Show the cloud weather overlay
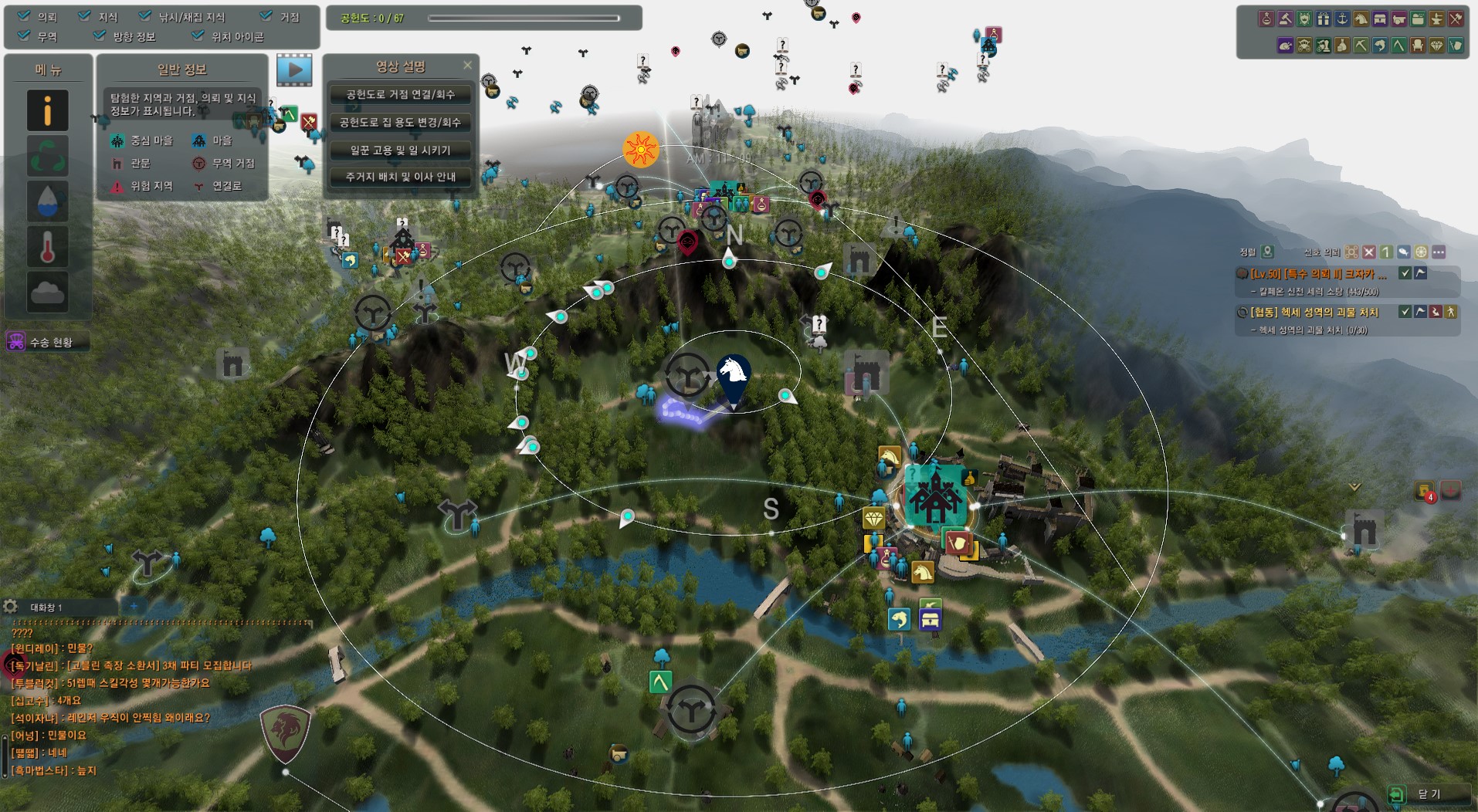 point(48,292)
